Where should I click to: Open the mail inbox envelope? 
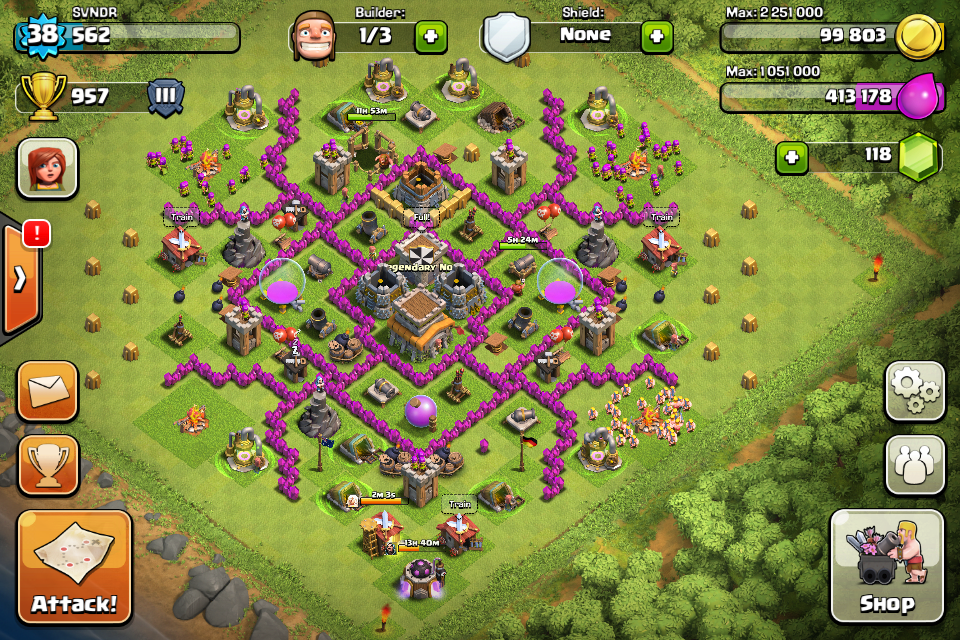(48, 391)
